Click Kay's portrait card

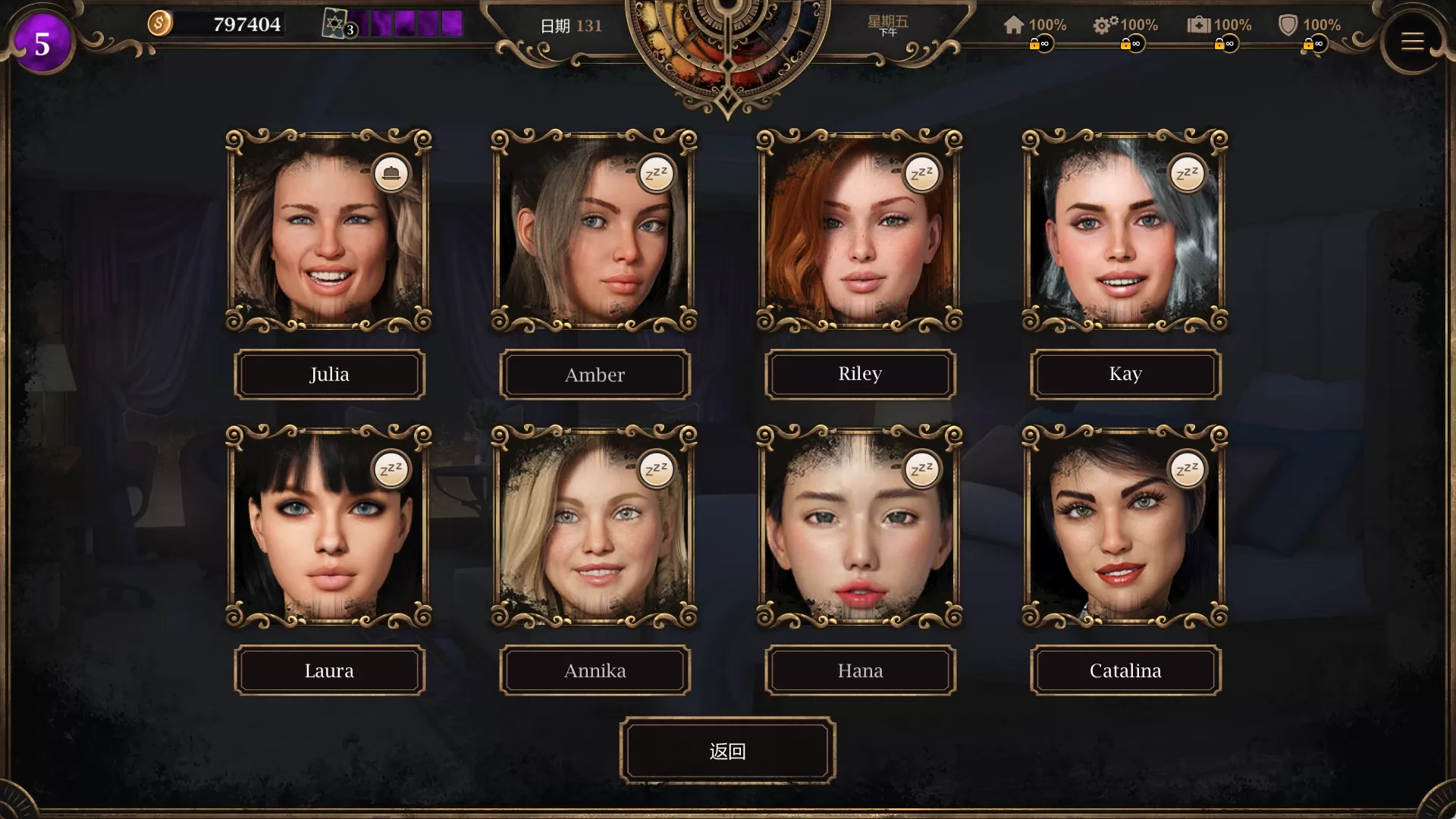[x=1125, y=231]
